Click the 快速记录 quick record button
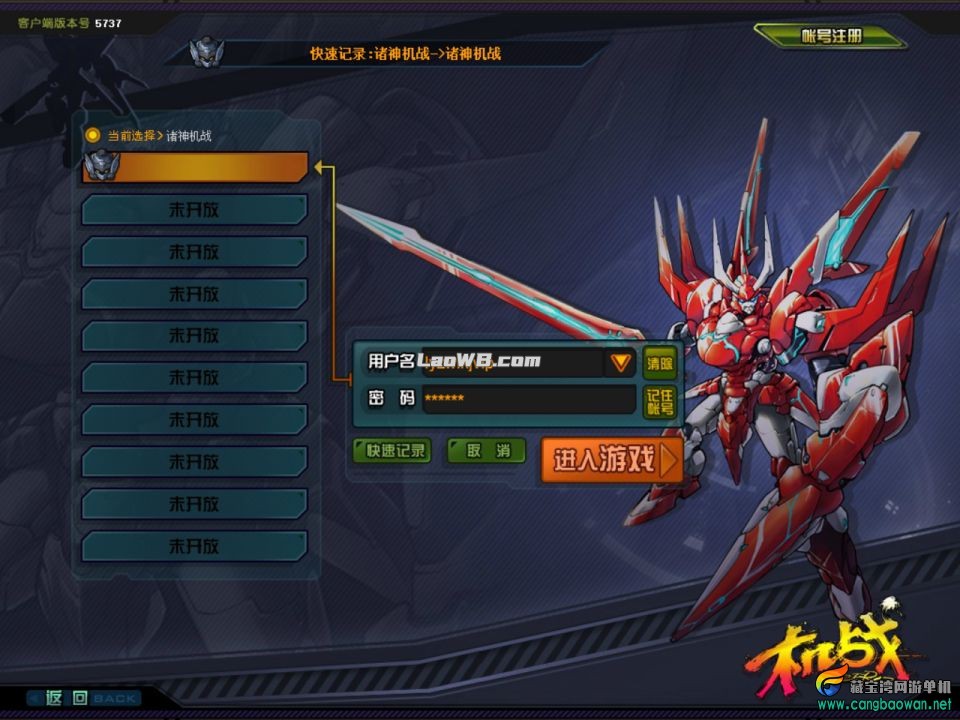Screen dimensions: 960x720 (x=392, y=451)
